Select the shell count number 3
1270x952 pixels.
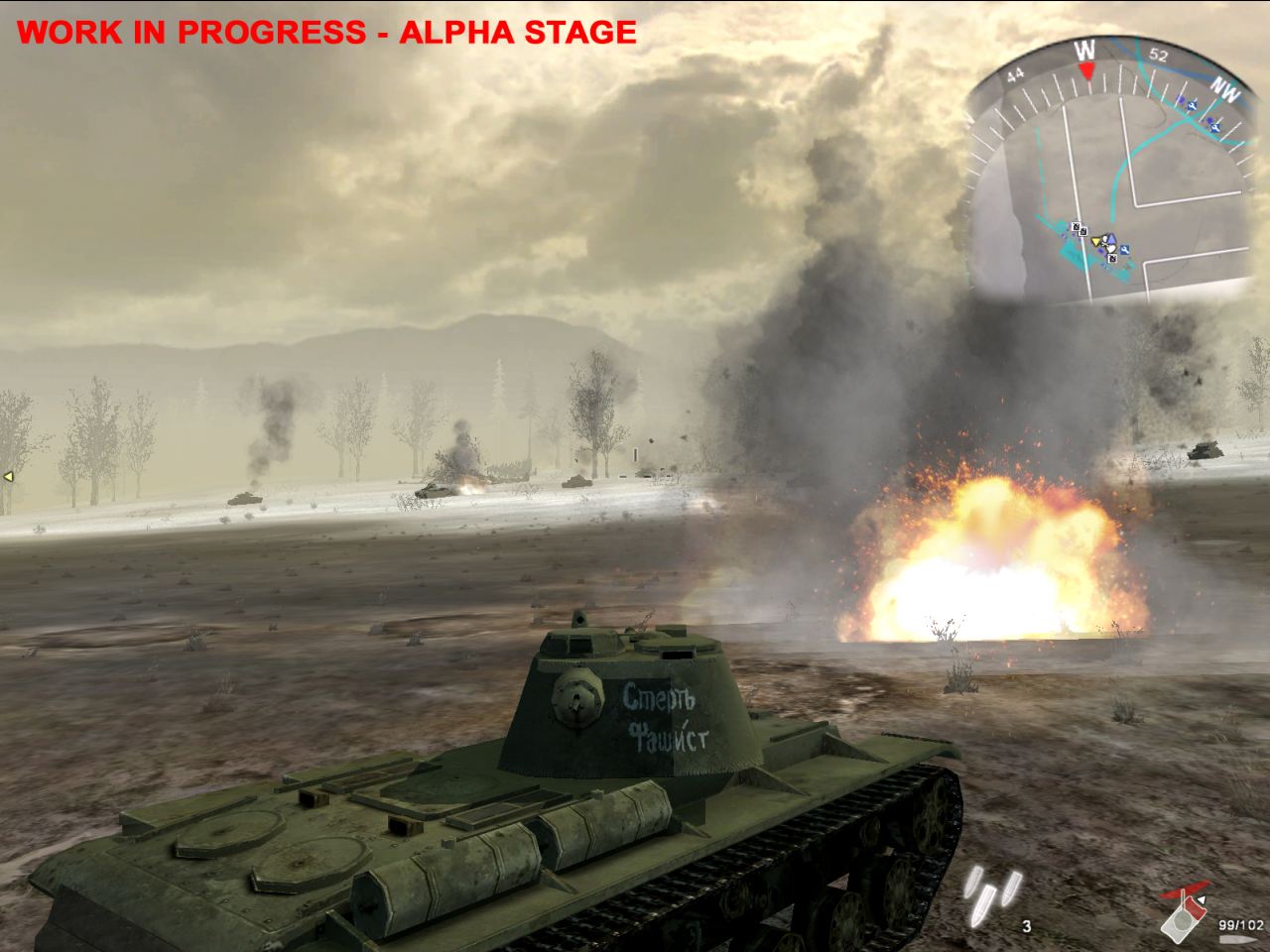(1025, 928)
